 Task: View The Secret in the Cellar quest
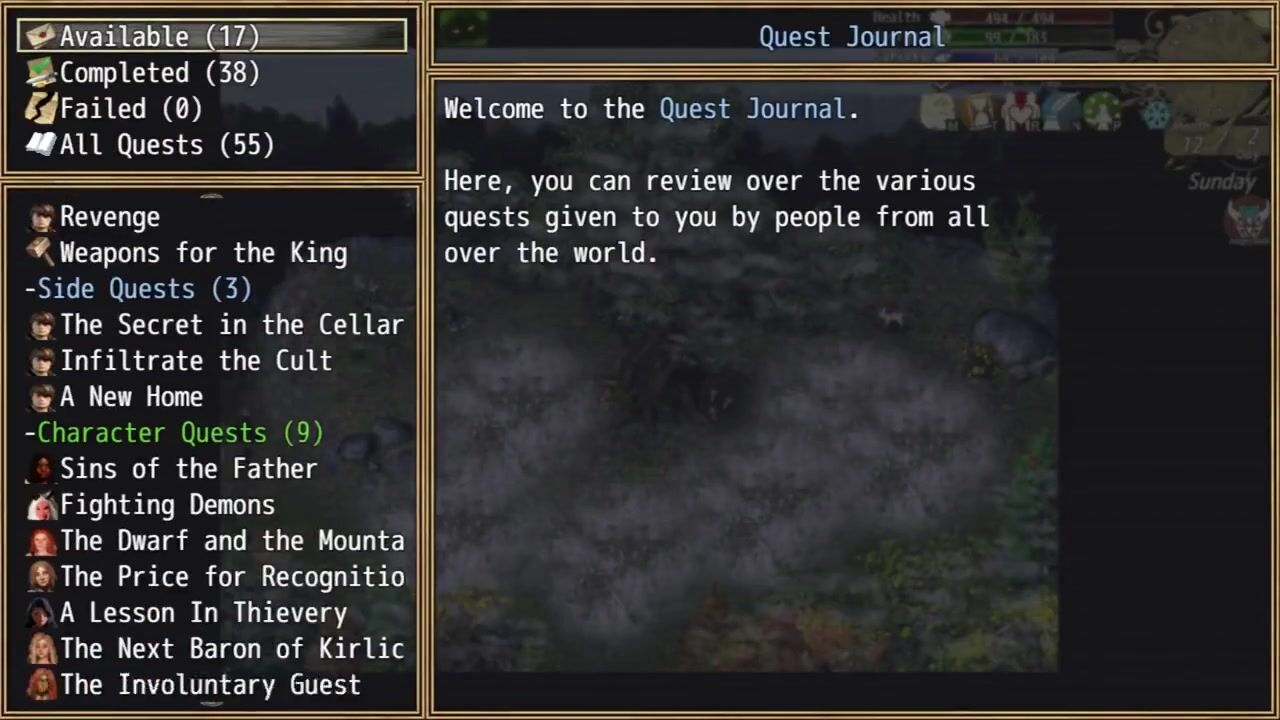click(231, 325)
